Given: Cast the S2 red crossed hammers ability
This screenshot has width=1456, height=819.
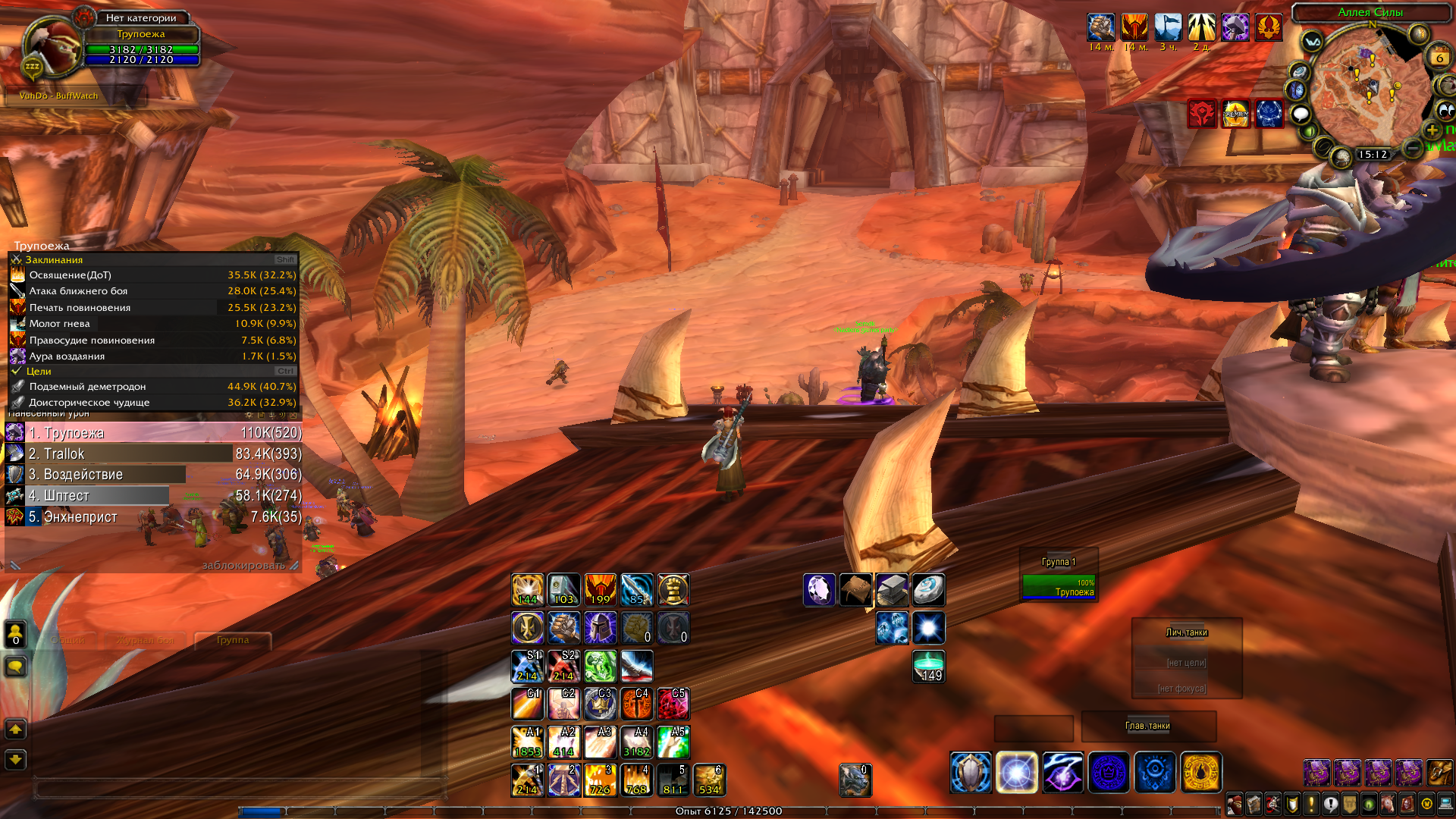Looking at the screenshot, I should click(563, 666).
